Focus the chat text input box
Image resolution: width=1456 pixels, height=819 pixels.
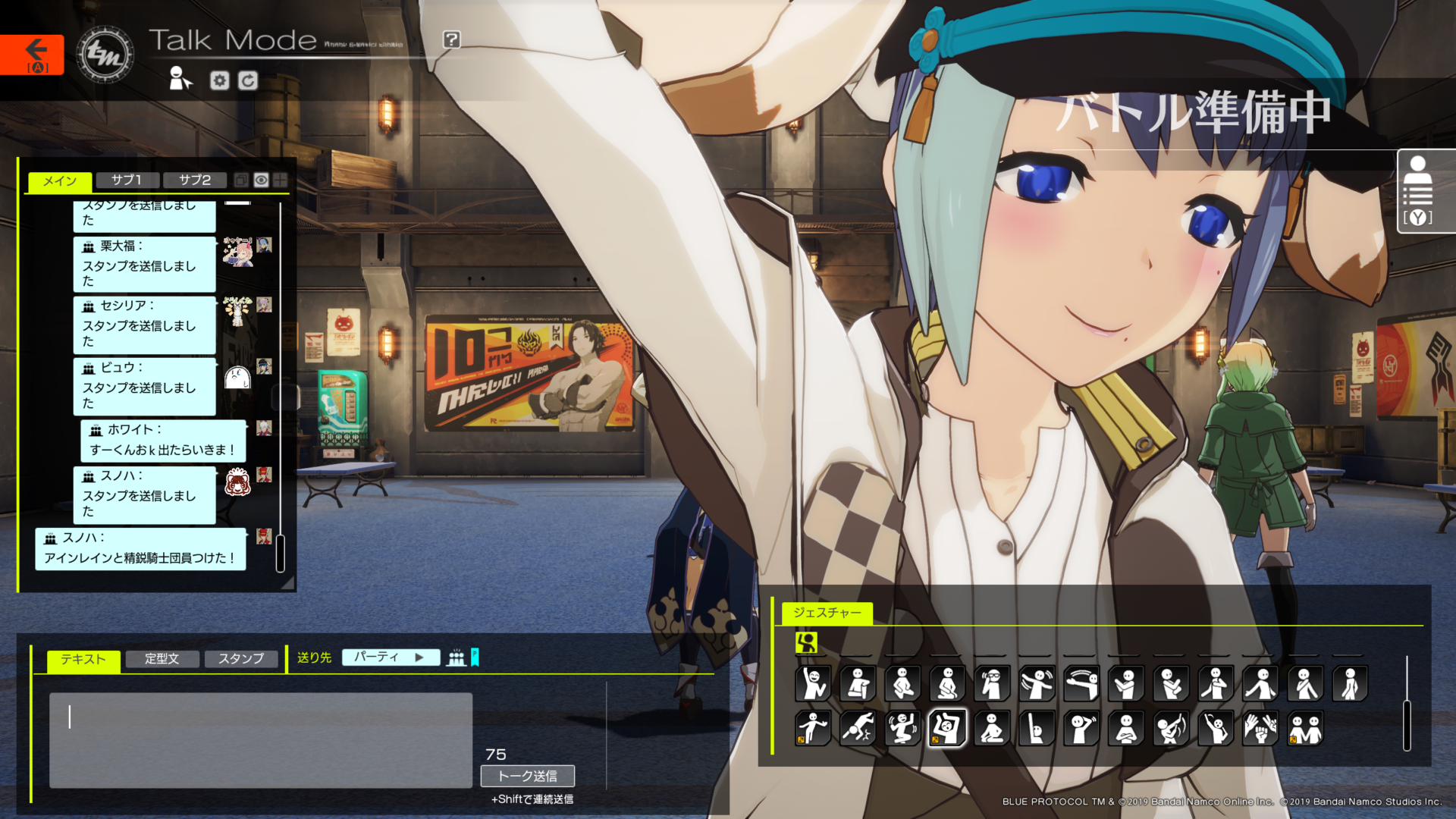(260, 739)
